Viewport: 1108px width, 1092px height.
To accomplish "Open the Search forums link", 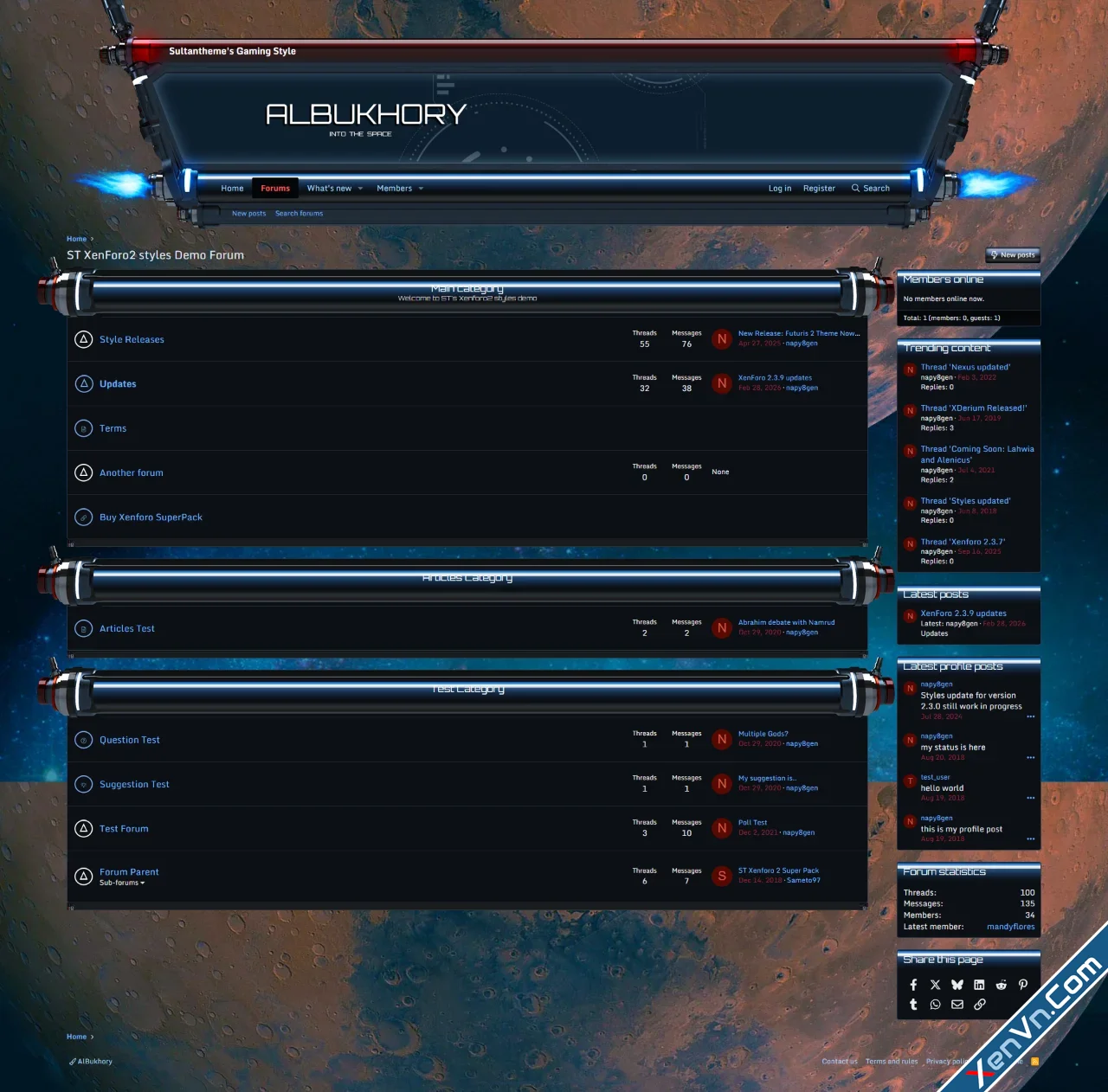I will [299, 214].
